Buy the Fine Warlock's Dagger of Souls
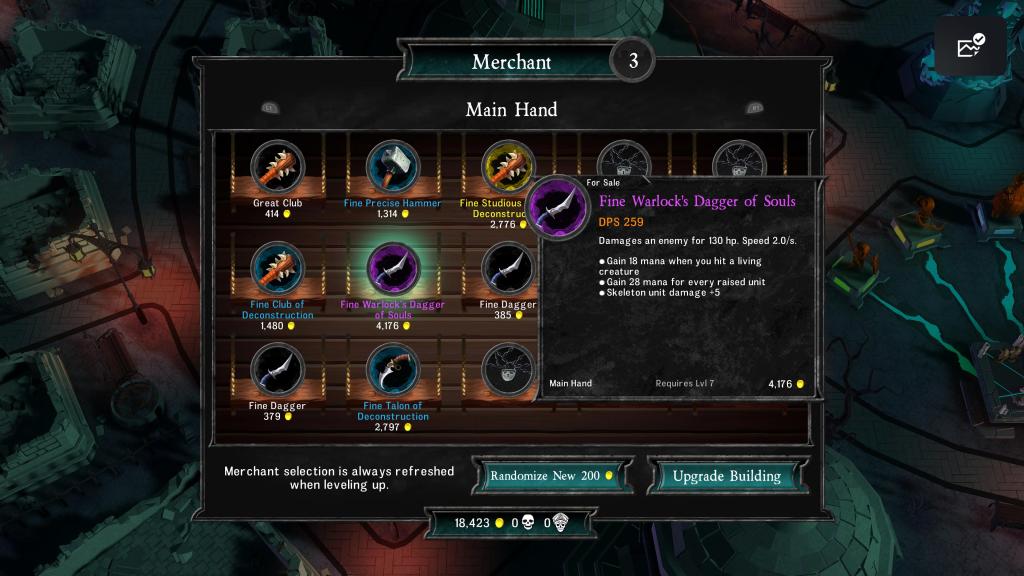 [x=393, y=268]
